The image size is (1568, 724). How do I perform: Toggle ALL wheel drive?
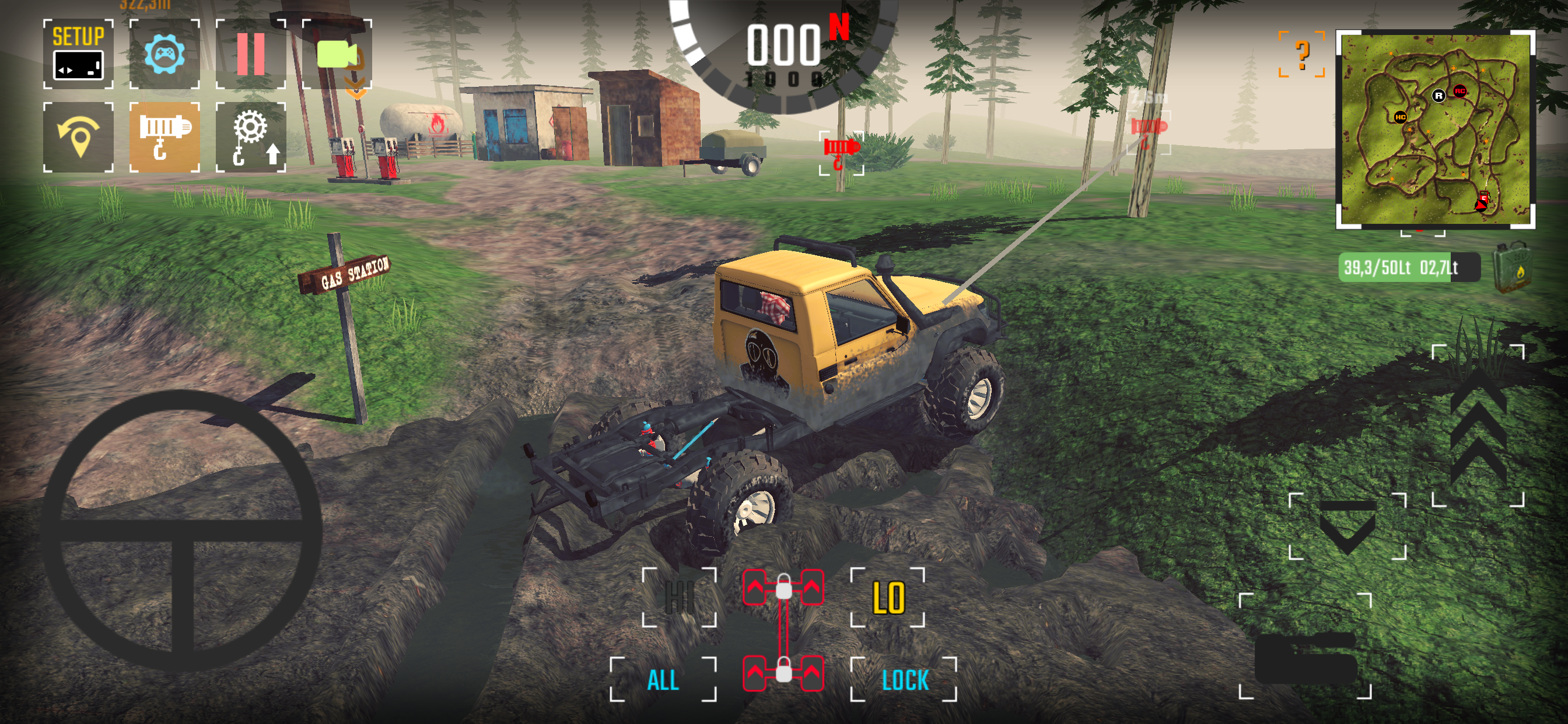coord(663,680)
